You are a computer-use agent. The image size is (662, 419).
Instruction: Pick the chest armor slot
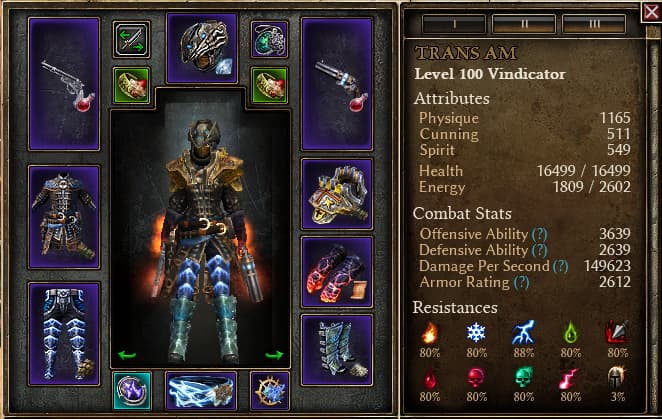(x=64, y=217)
